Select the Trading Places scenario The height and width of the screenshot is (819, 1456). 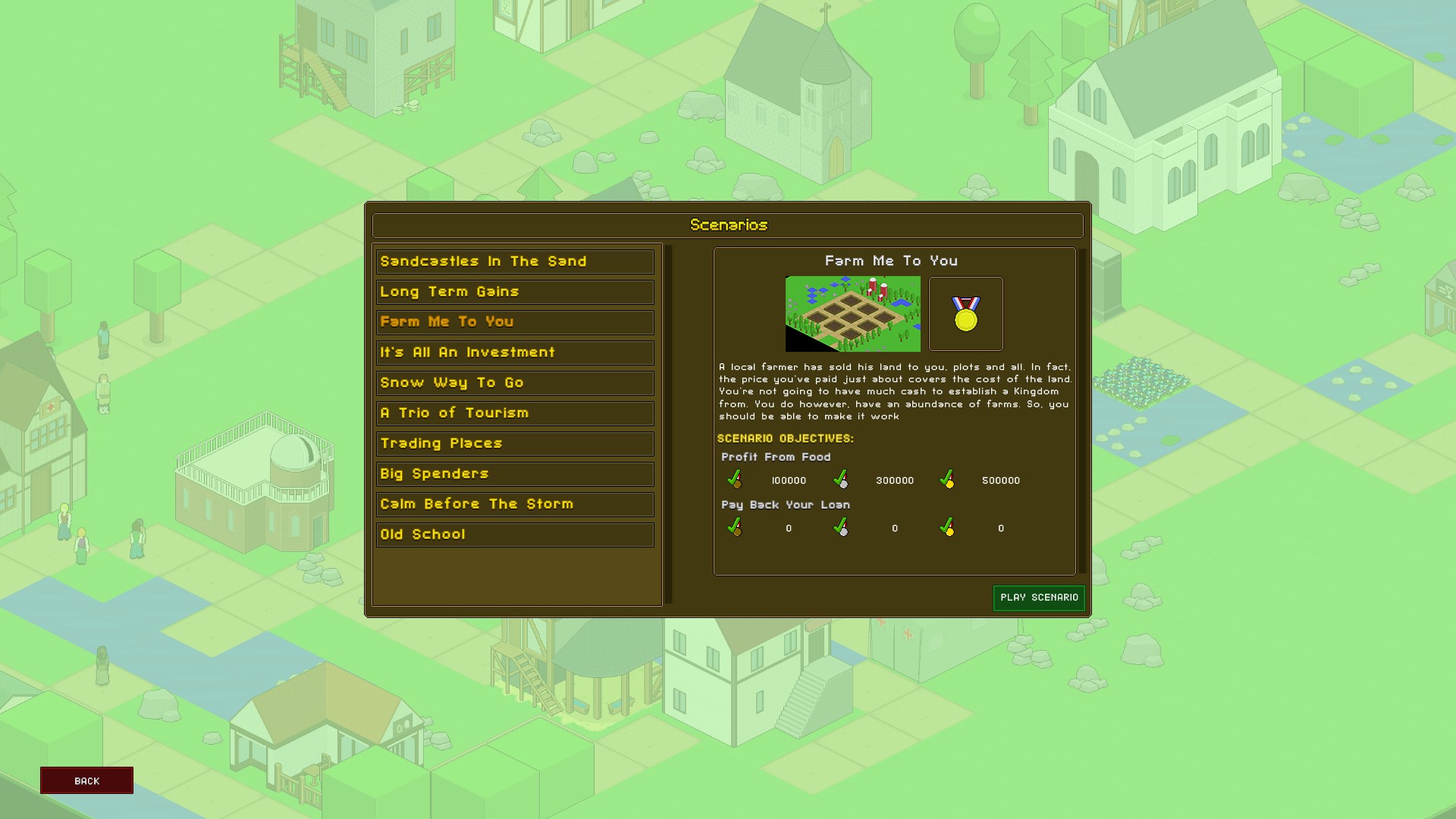514,444
